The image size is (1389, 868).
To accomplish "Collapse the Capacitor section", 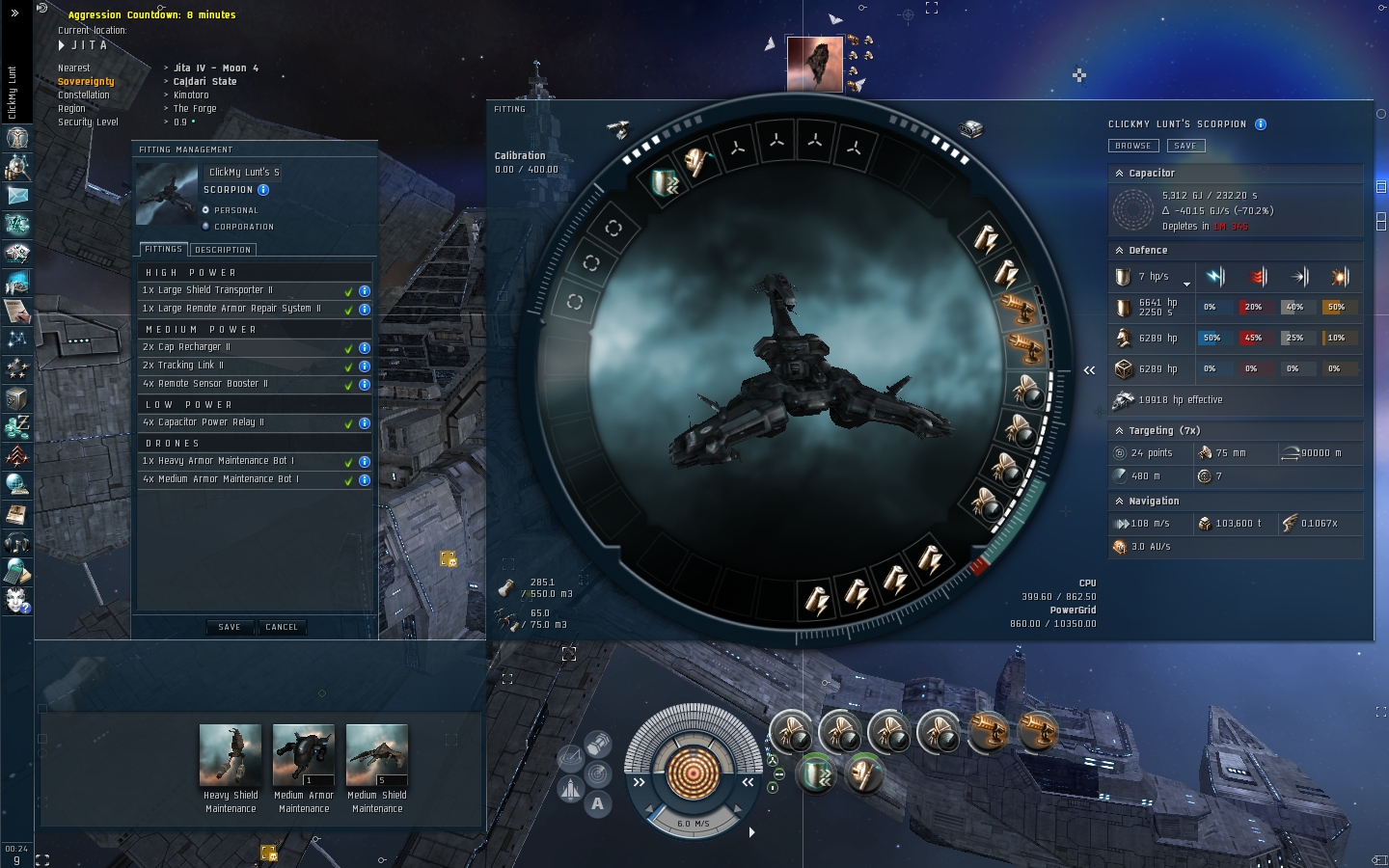I will (x=1119, y=174).
